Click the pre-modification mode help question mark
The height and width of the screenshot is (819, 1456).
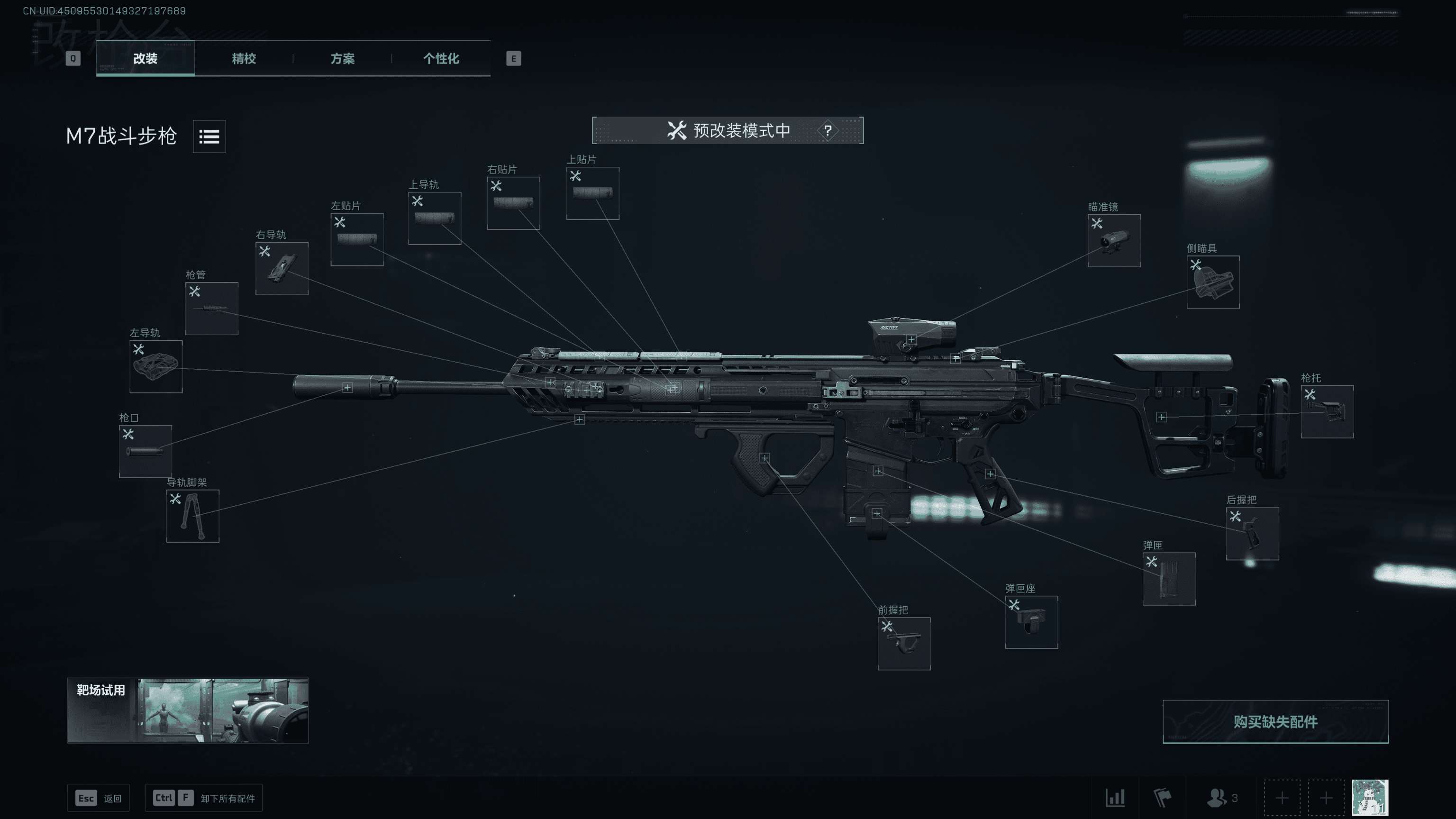point(828,130)
